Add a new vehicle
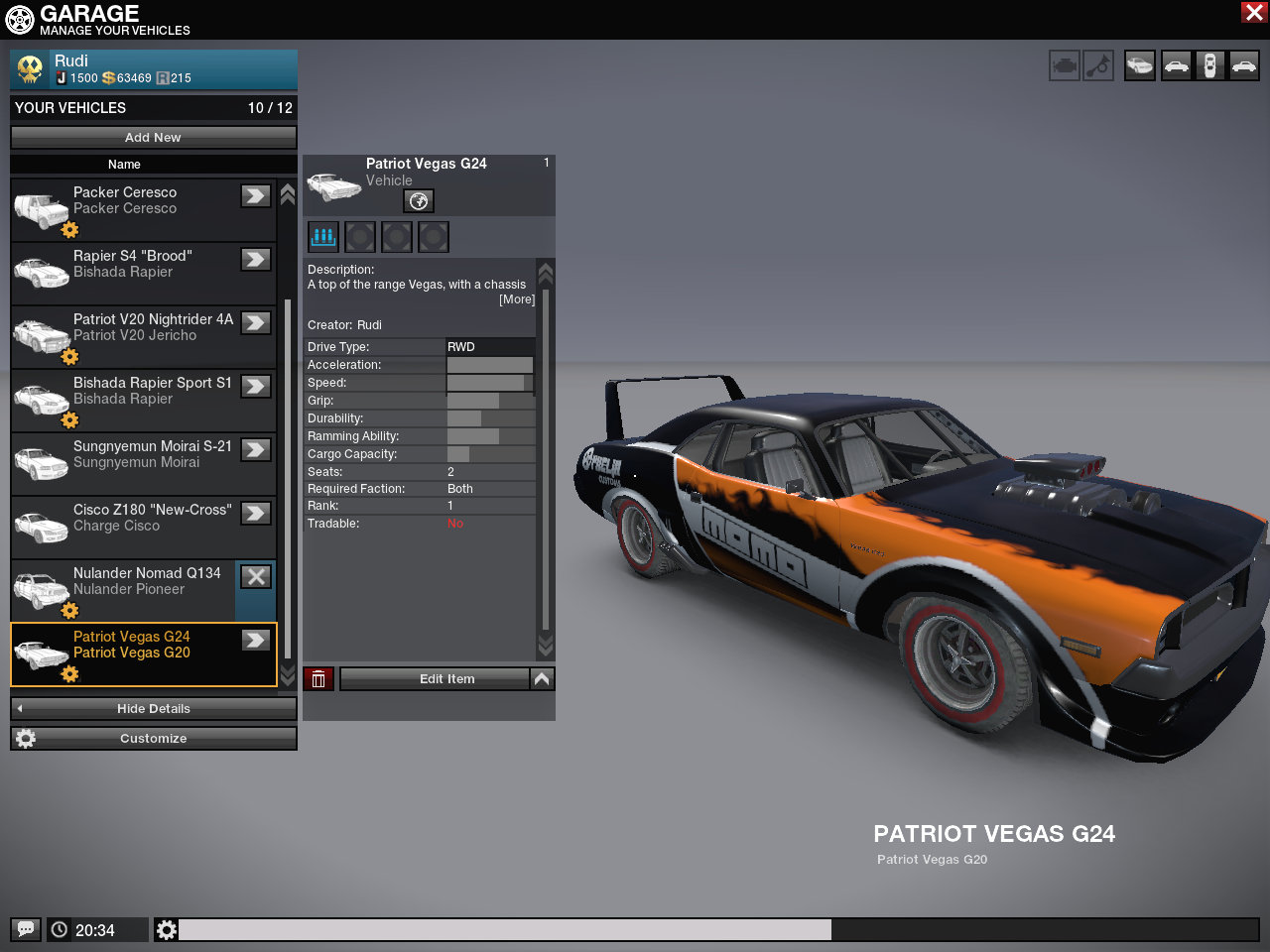Screen dimensions: 1270x952 [153, 138]
